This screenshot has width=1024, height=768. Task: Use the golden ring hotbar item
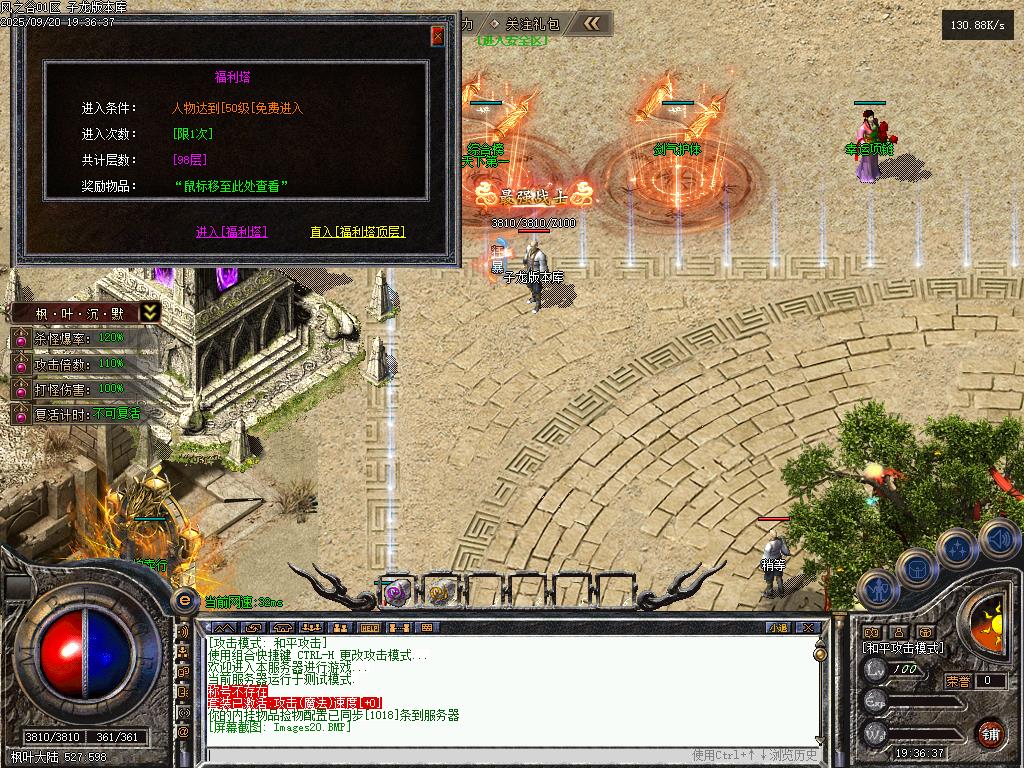click(x=438, y=592)
